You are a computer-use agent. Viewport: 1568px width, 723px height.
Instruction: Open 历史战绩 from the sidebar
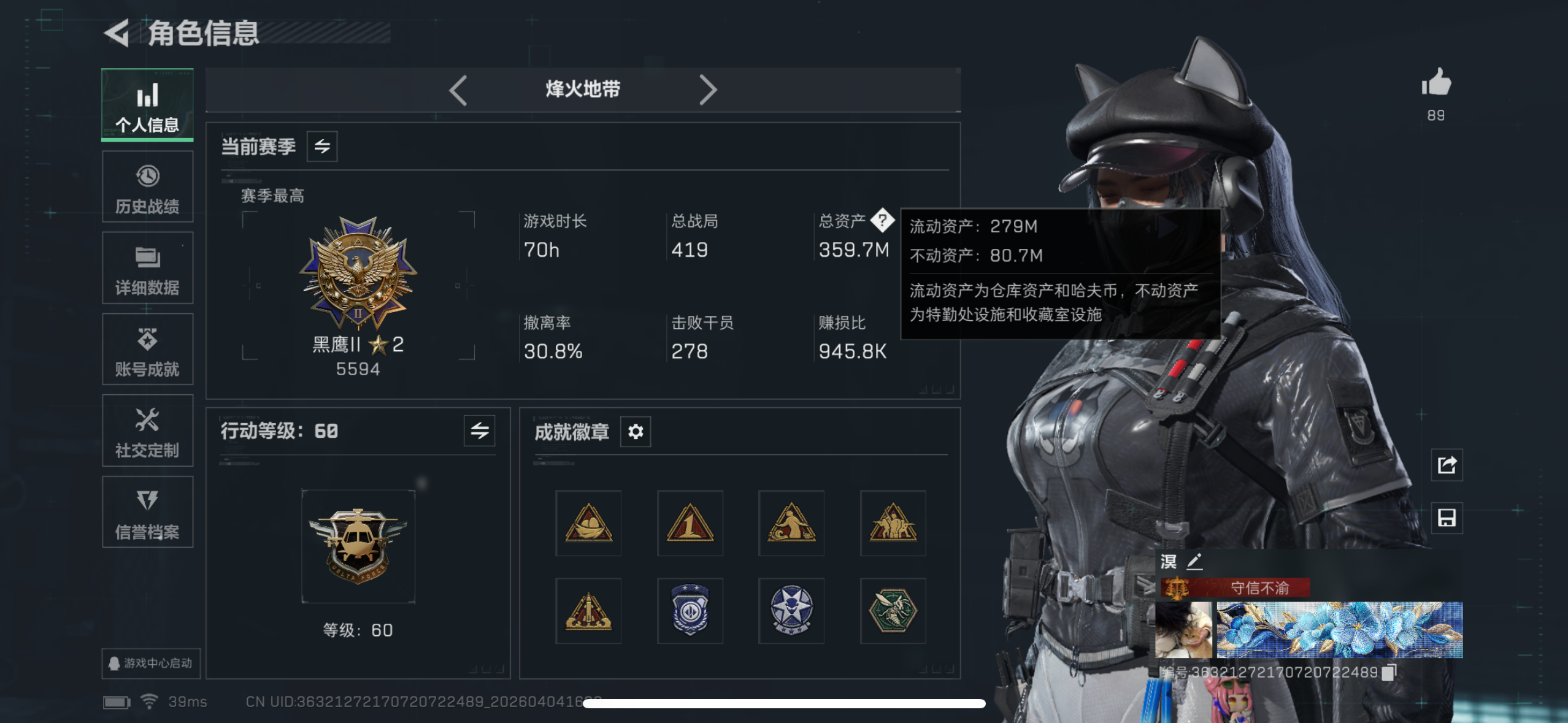click(147, 187)
